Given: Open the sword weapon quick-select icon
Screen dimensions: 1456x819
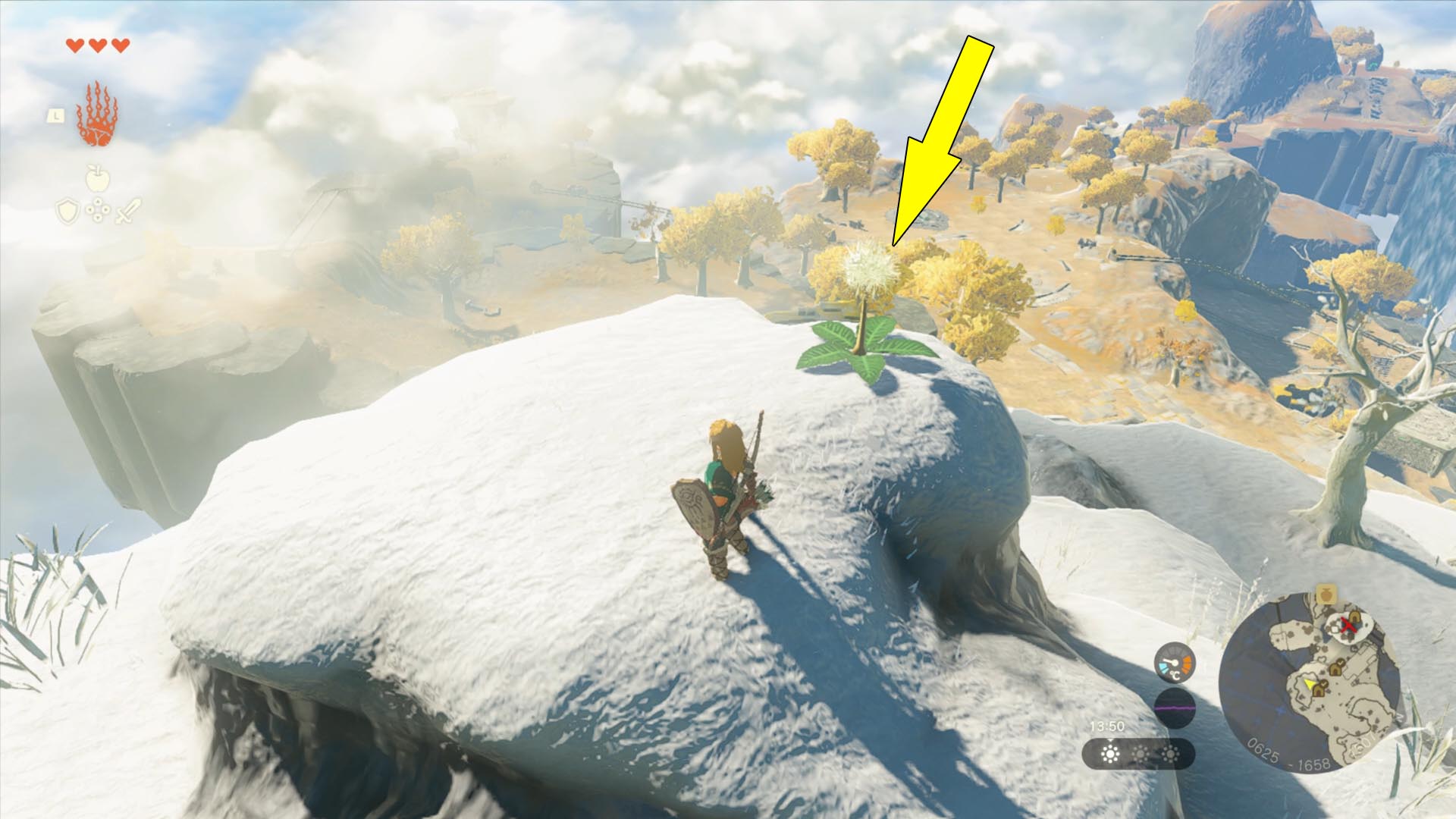Looking at the screenshot, I should click(127, 211).
